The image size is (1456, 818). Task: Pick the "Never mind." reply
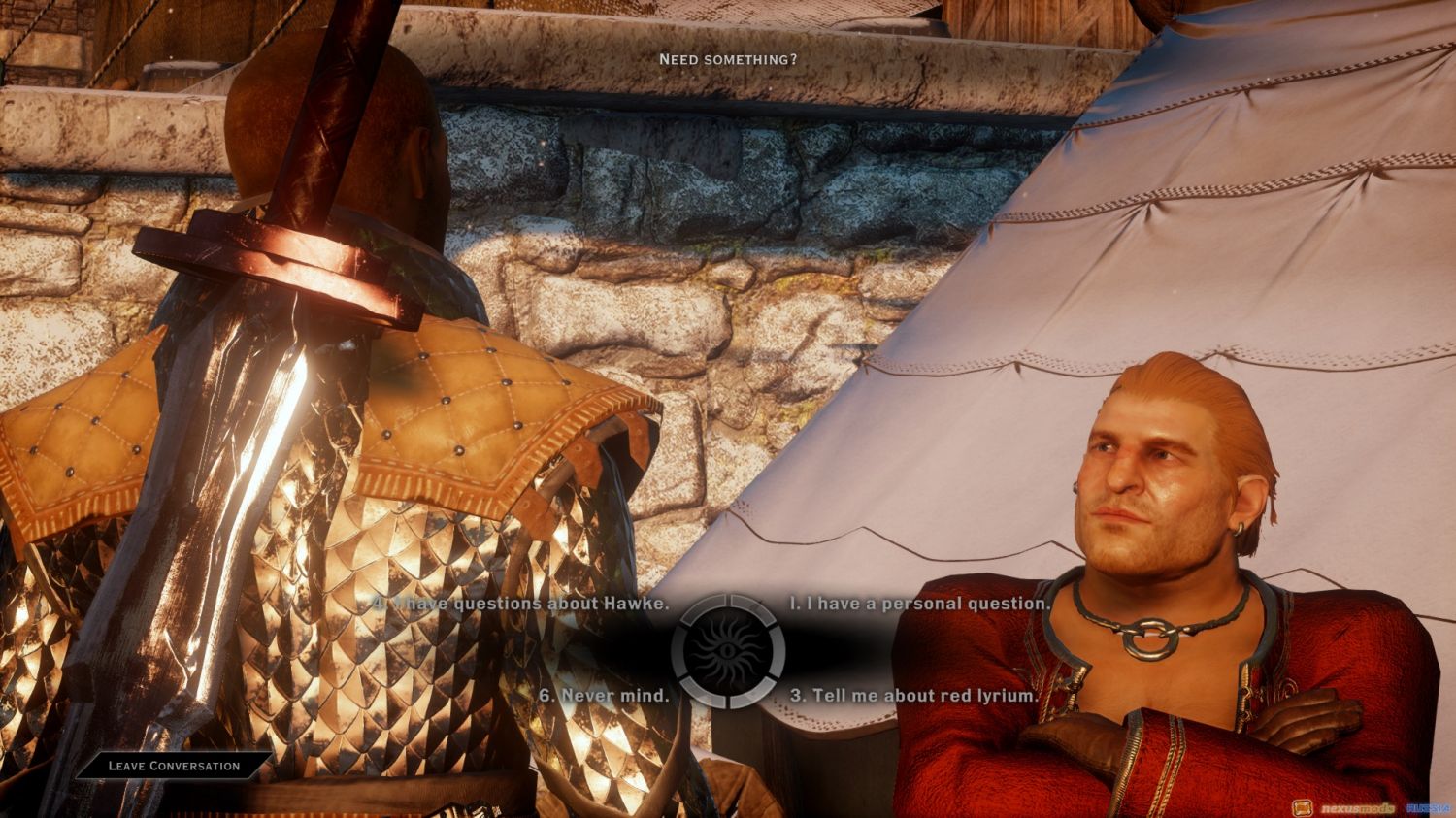(604, 695)
